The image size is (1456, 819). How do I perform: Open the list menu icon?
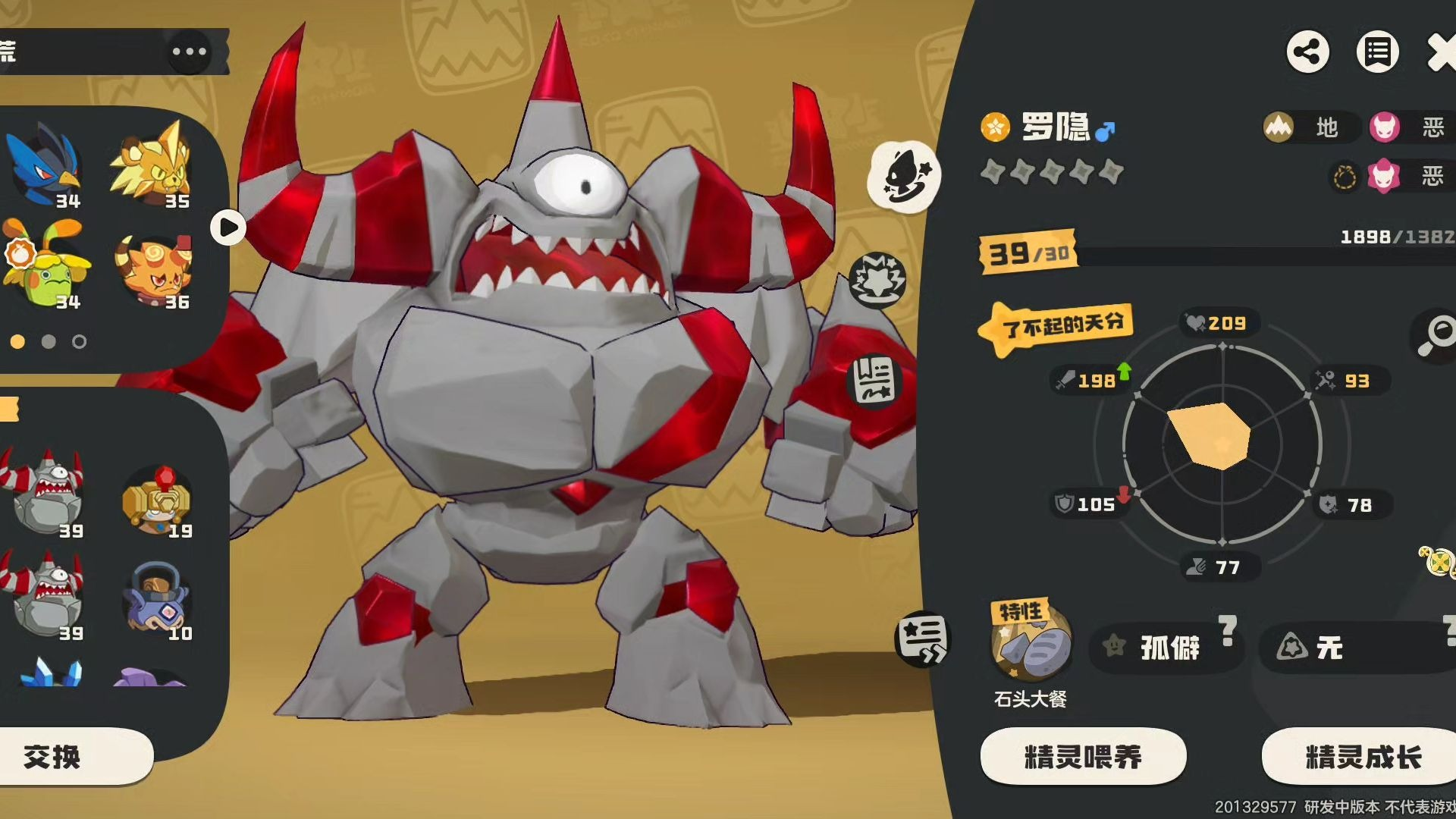1377,52
